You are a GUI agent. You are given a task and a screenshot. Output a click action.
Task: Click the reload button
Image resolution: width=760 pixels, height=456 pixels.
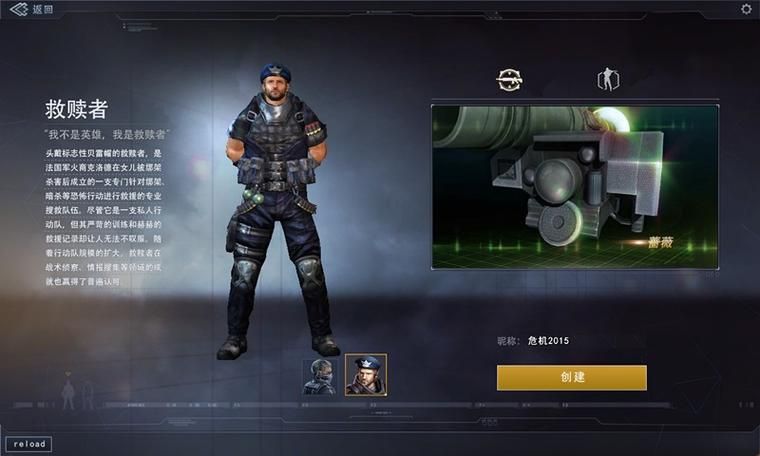point(28,444)
